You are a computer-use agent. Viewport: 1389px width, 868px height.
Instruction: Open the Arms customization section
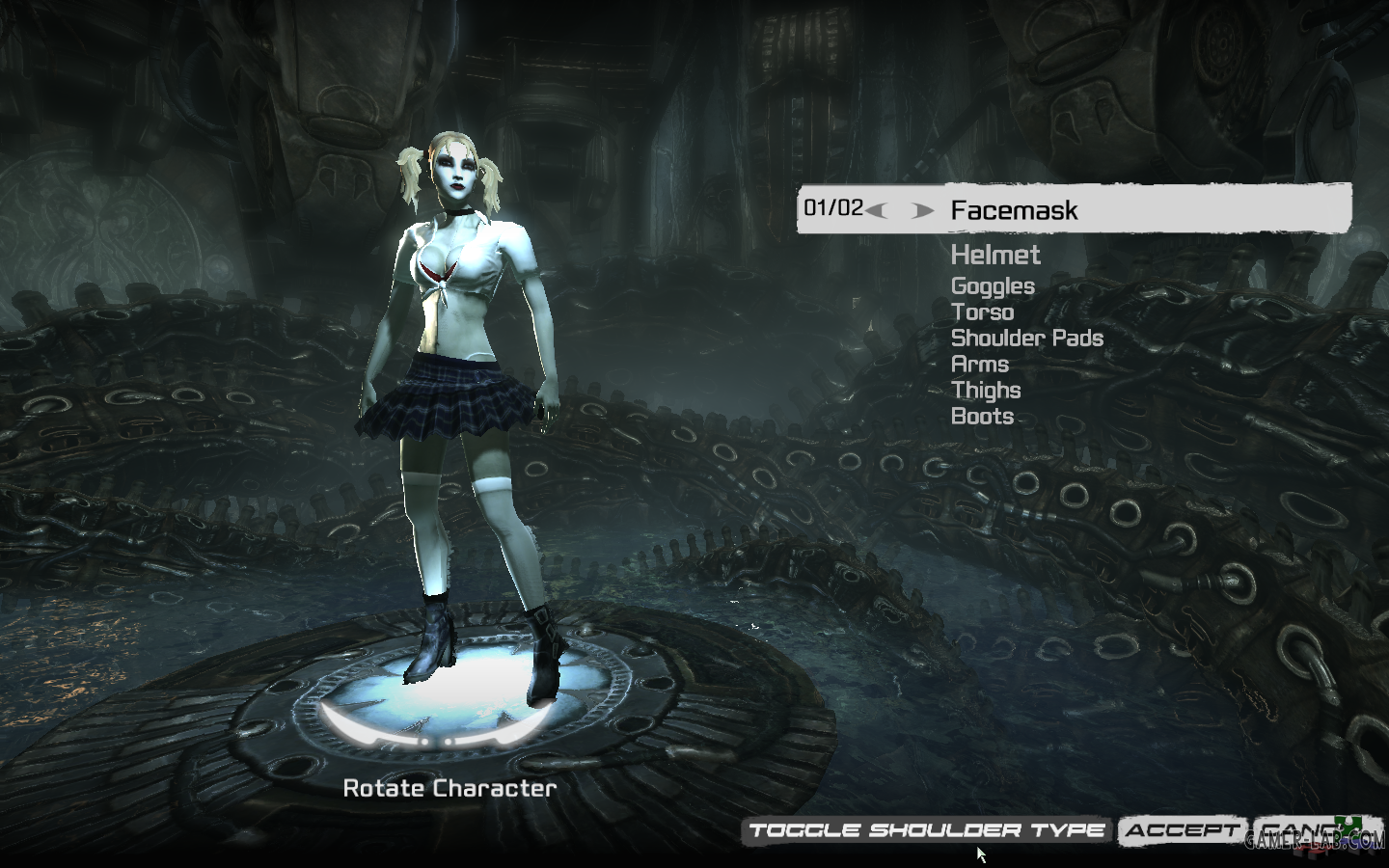pos(980,365)
